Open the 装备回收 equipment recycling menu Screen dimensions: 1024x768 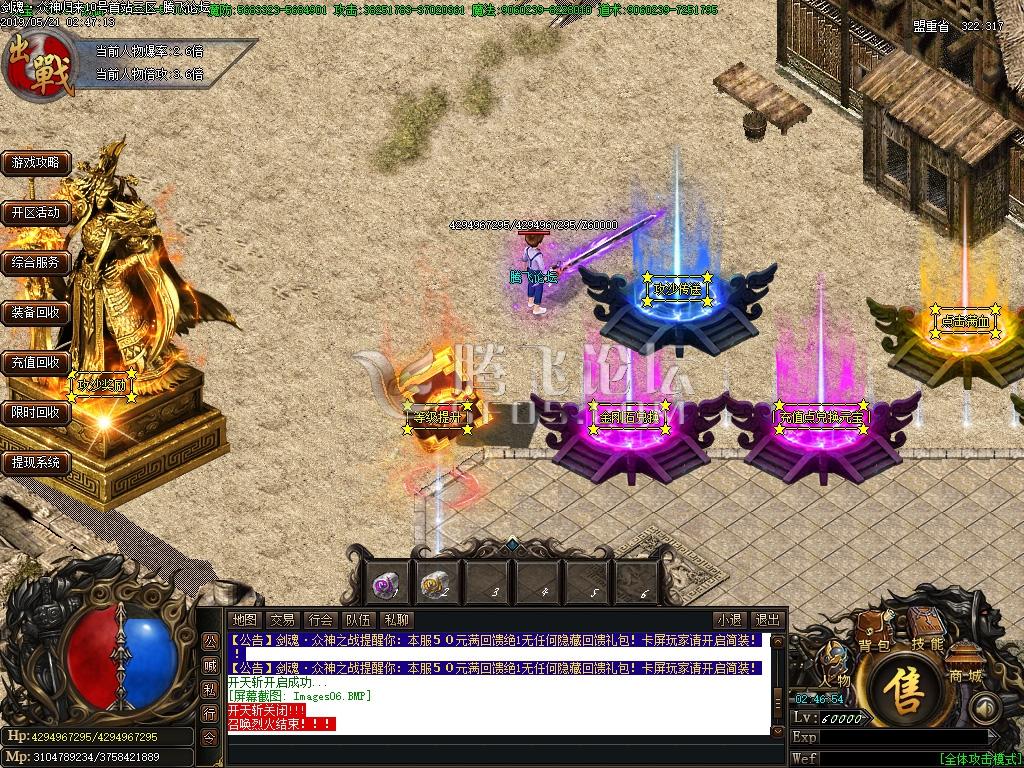(x=36, y=312)
